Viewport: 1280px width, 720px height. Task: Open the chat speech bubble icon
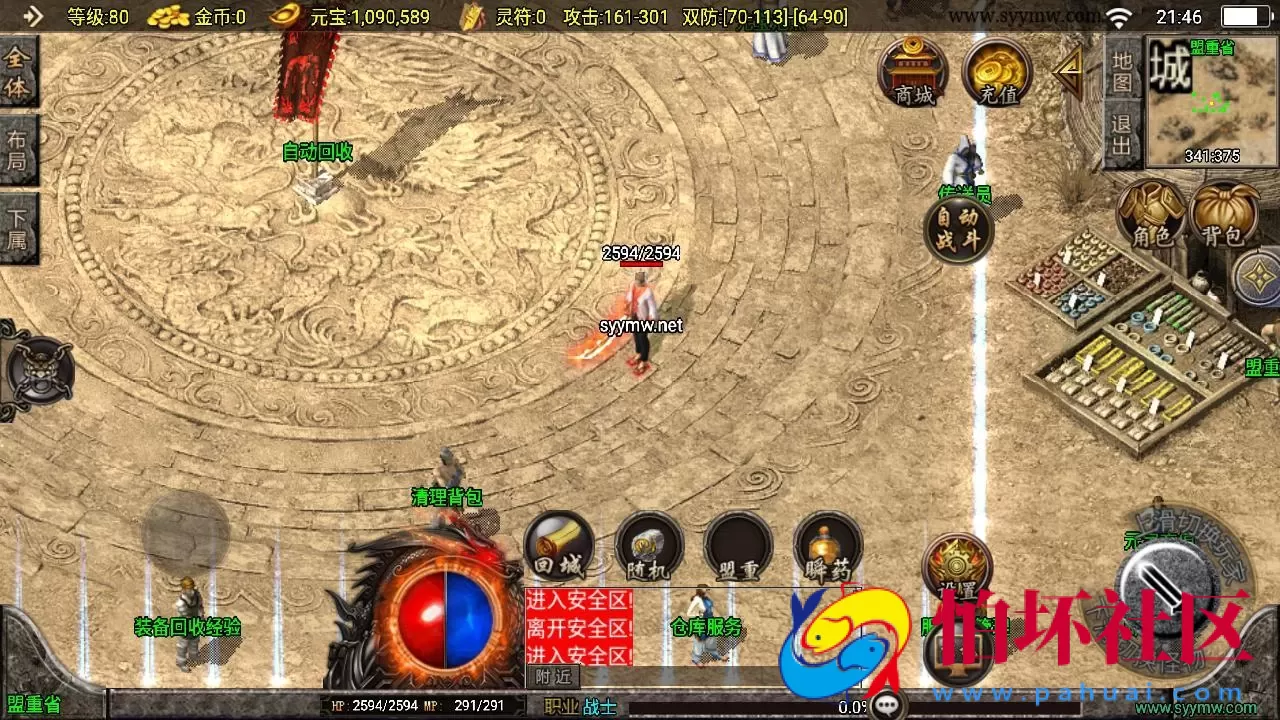click(887, 706)
